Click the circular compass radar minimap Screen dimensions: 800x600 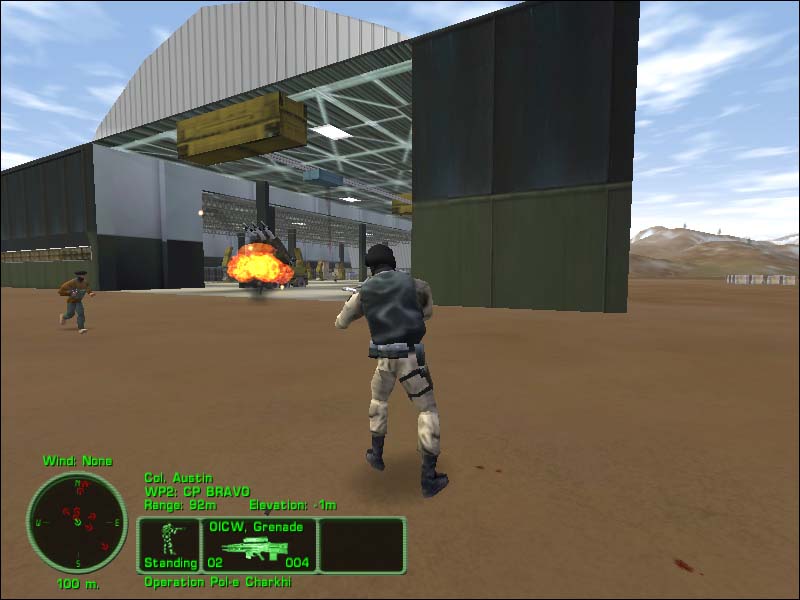pyautogui.click(x=77, y=523)
